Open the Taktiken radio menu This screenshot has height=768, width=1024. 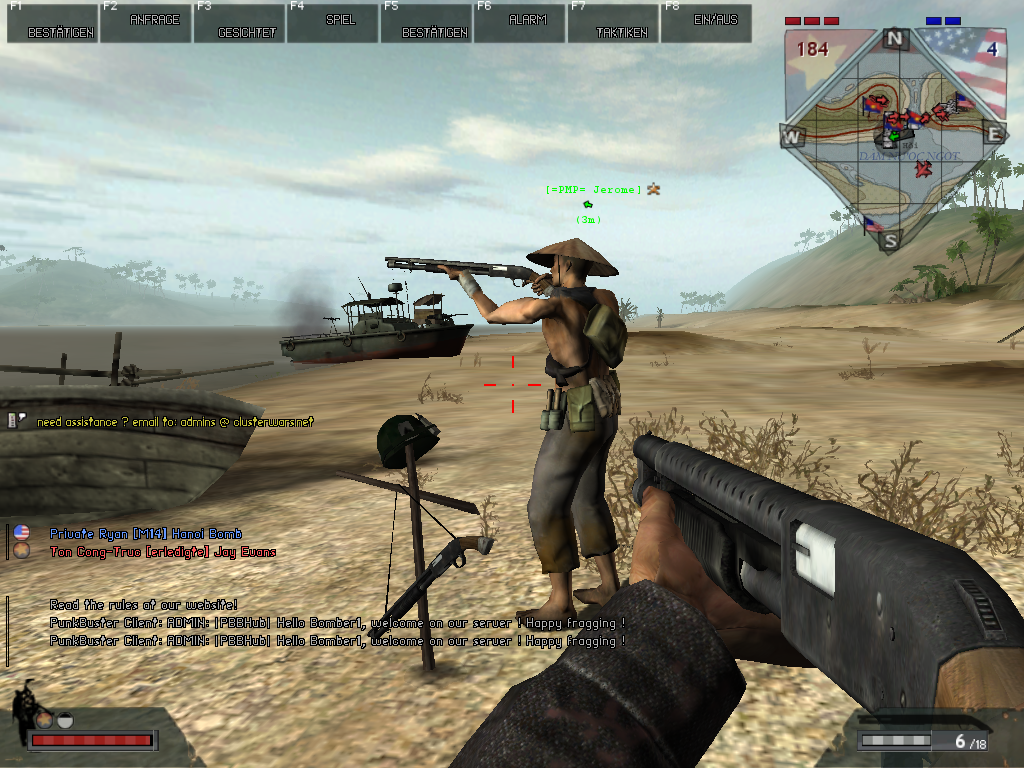pyautogui.click(x=613, y=23)
